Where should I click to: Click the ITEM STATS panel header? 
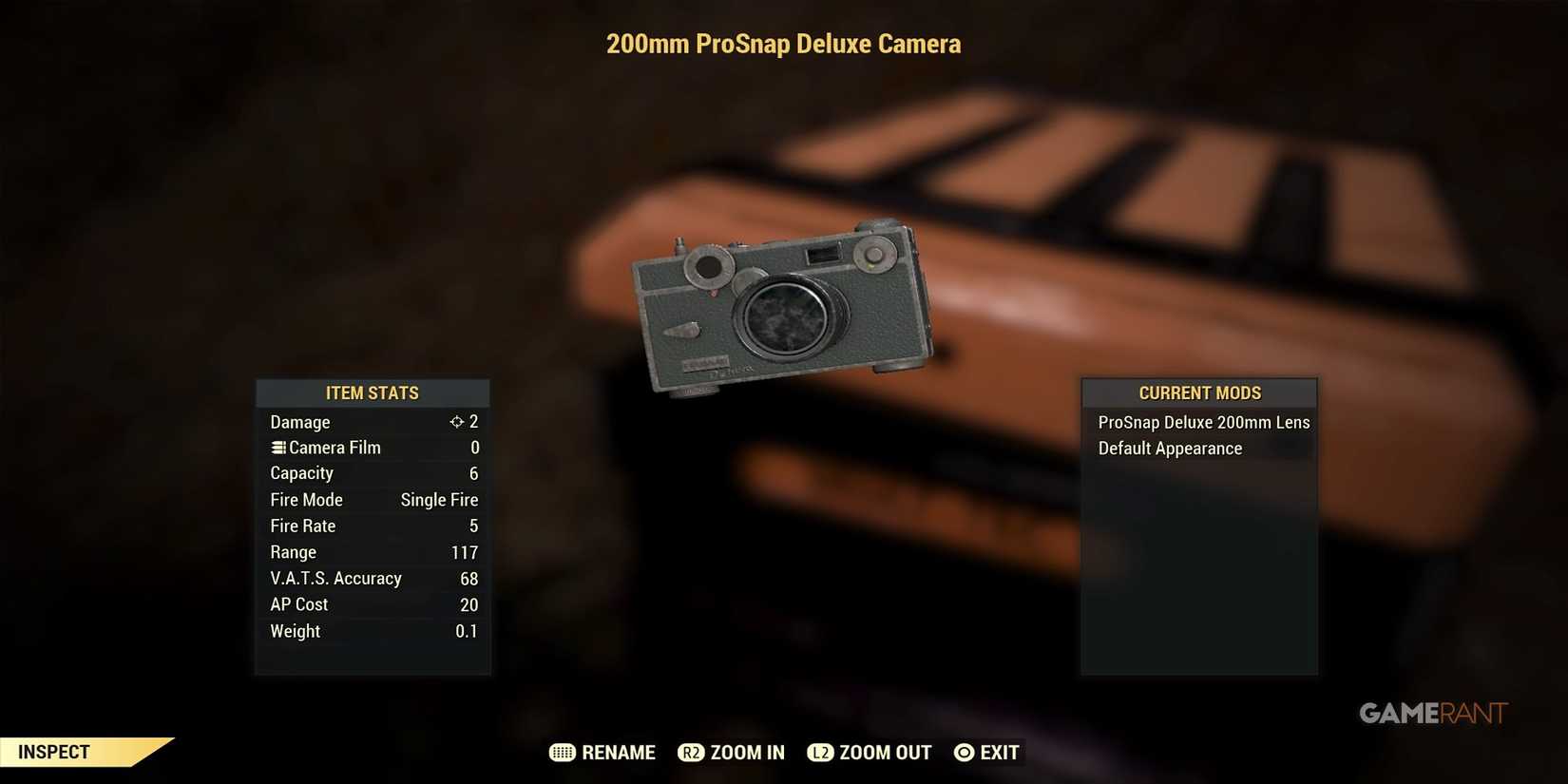click(373, 392)
